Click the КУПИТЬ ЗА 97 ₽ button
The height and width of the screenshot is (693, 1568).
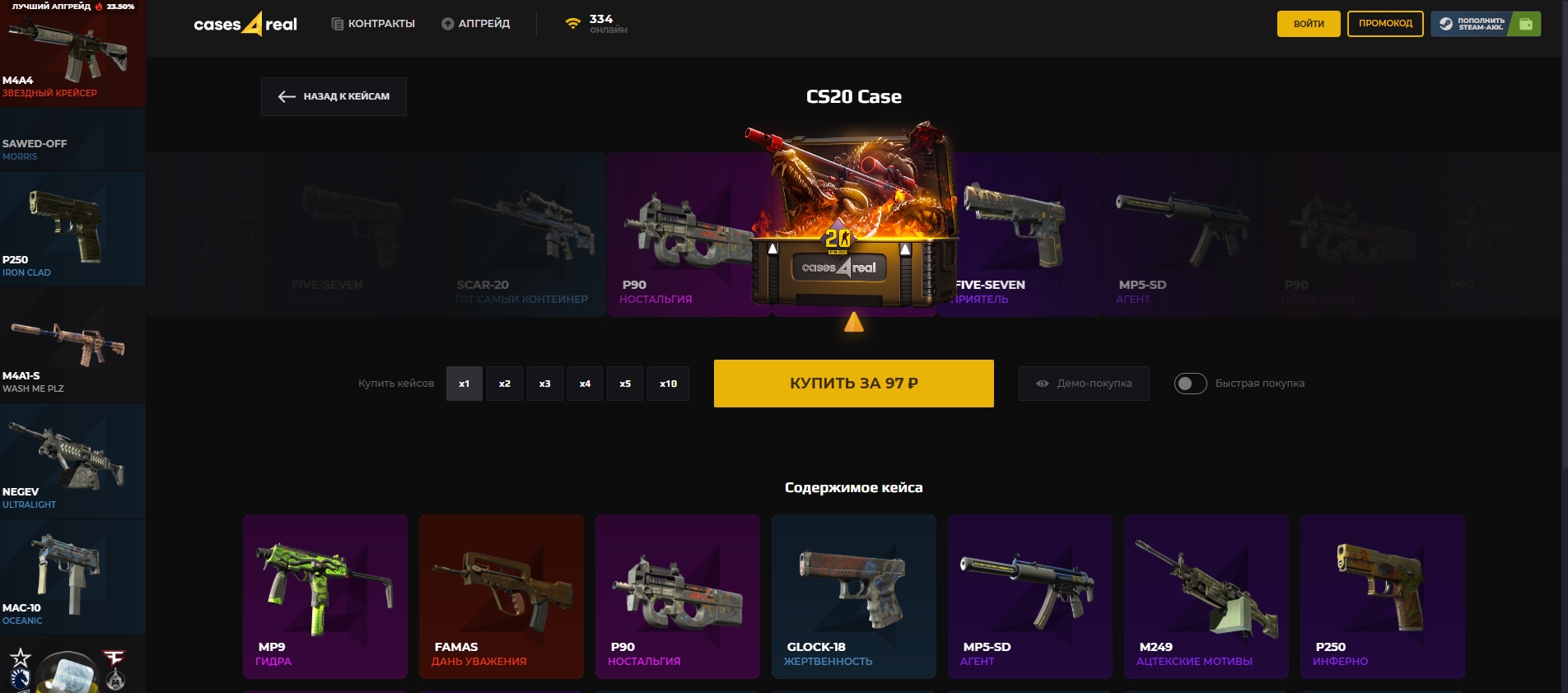853,384
